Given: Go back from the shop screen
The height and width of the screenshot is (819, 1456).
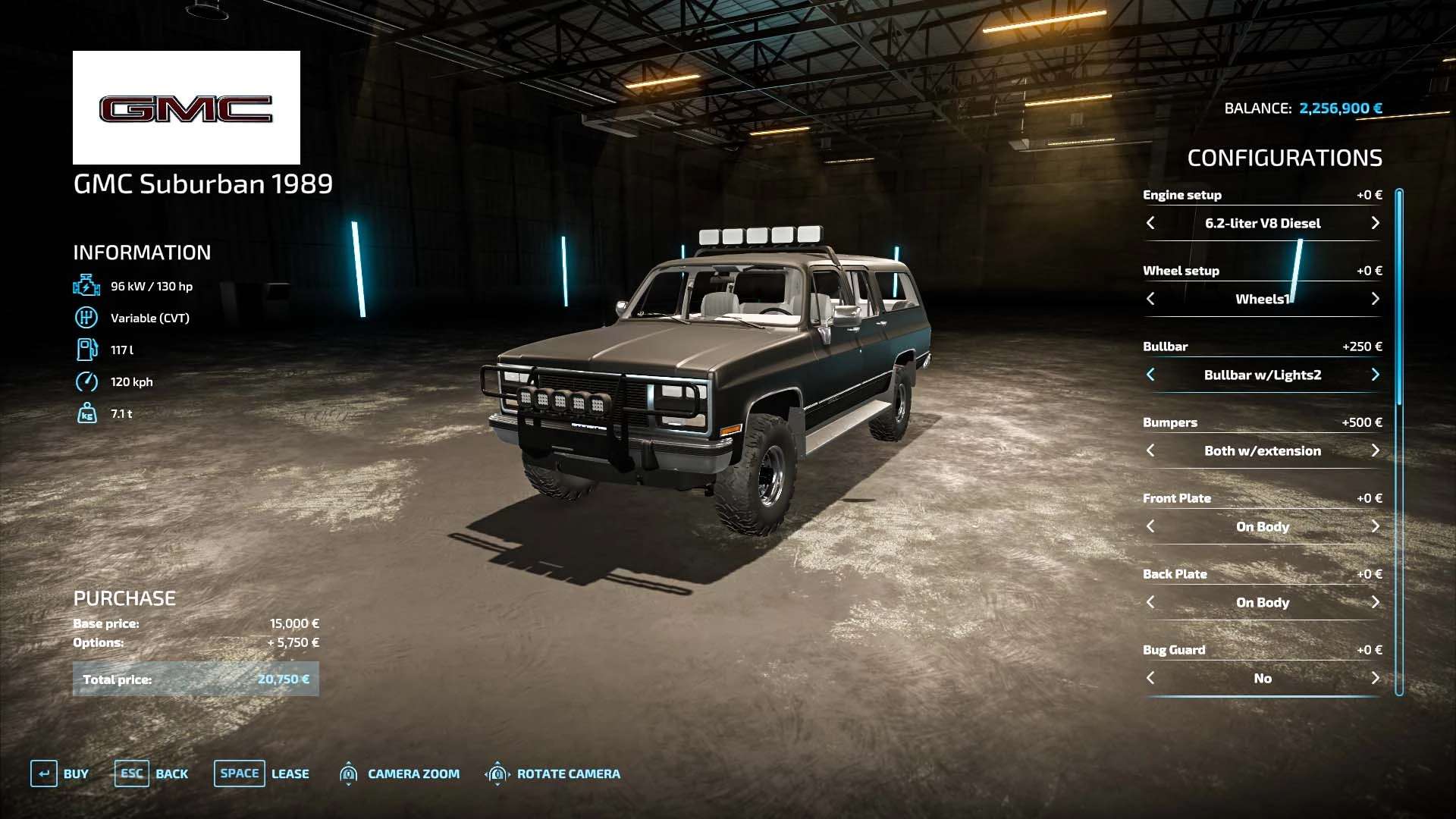Looking at the screenshot, I should click(151, 773).
